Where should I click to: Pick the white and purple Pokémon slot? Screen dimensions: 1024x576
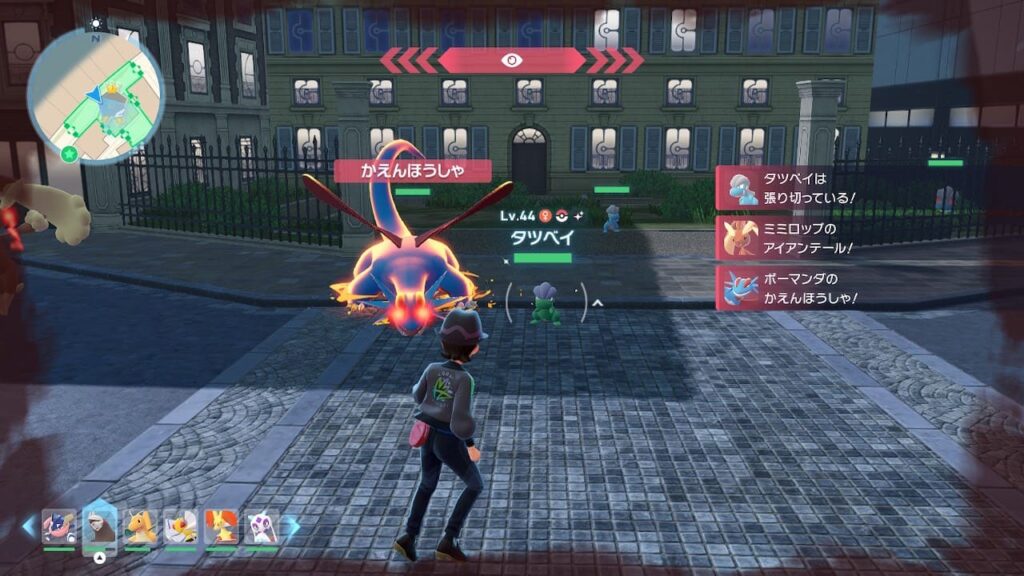coord(261,527)
